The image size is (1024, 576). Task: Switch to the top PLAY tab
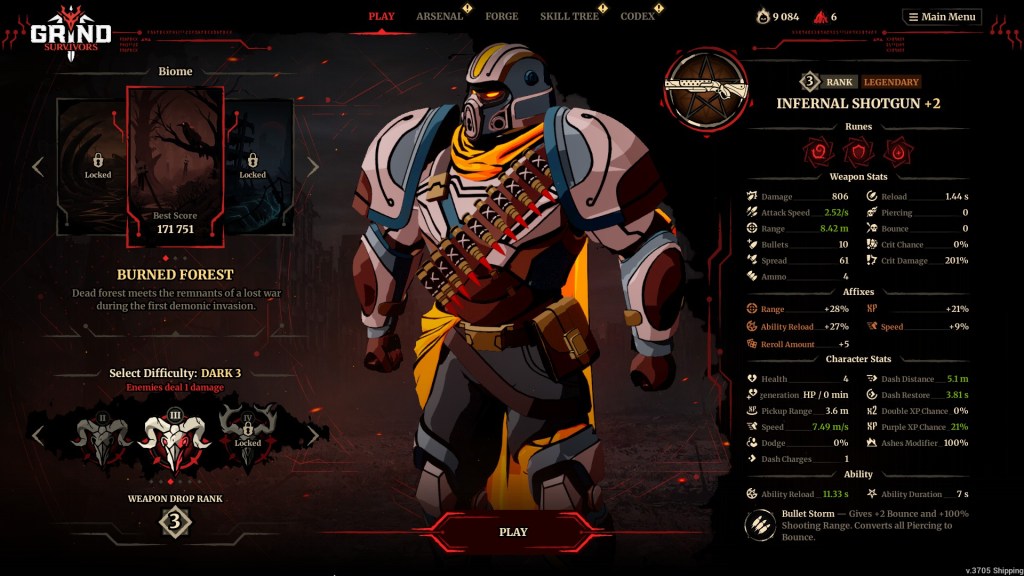point(381,16)
